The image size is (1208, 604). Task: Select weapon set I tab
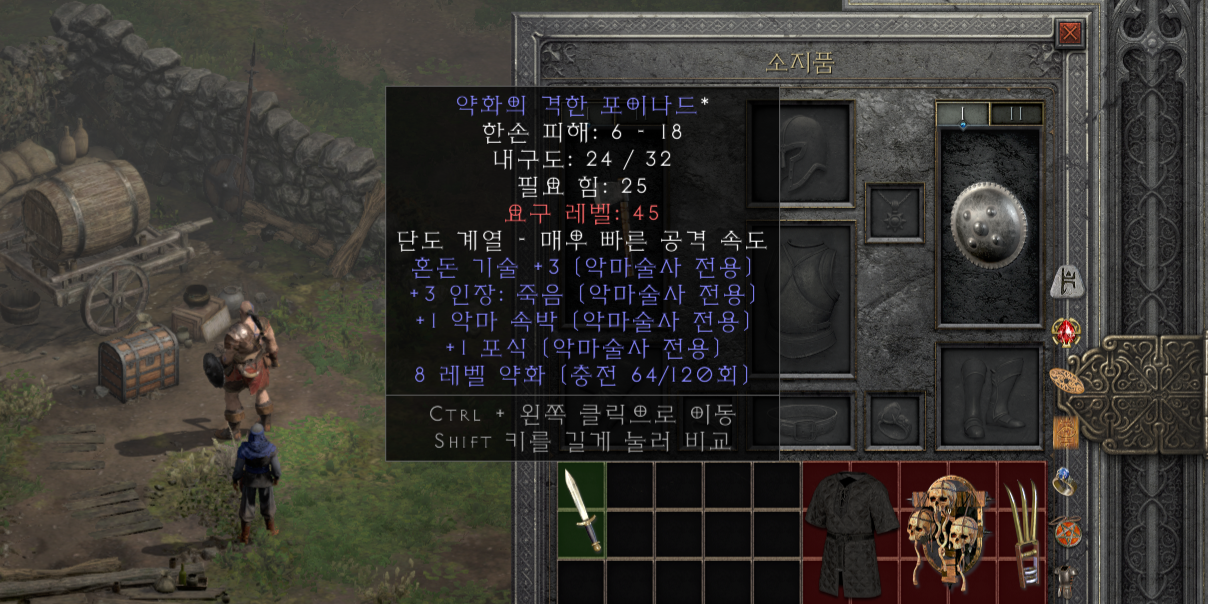(x=963, y=113)
